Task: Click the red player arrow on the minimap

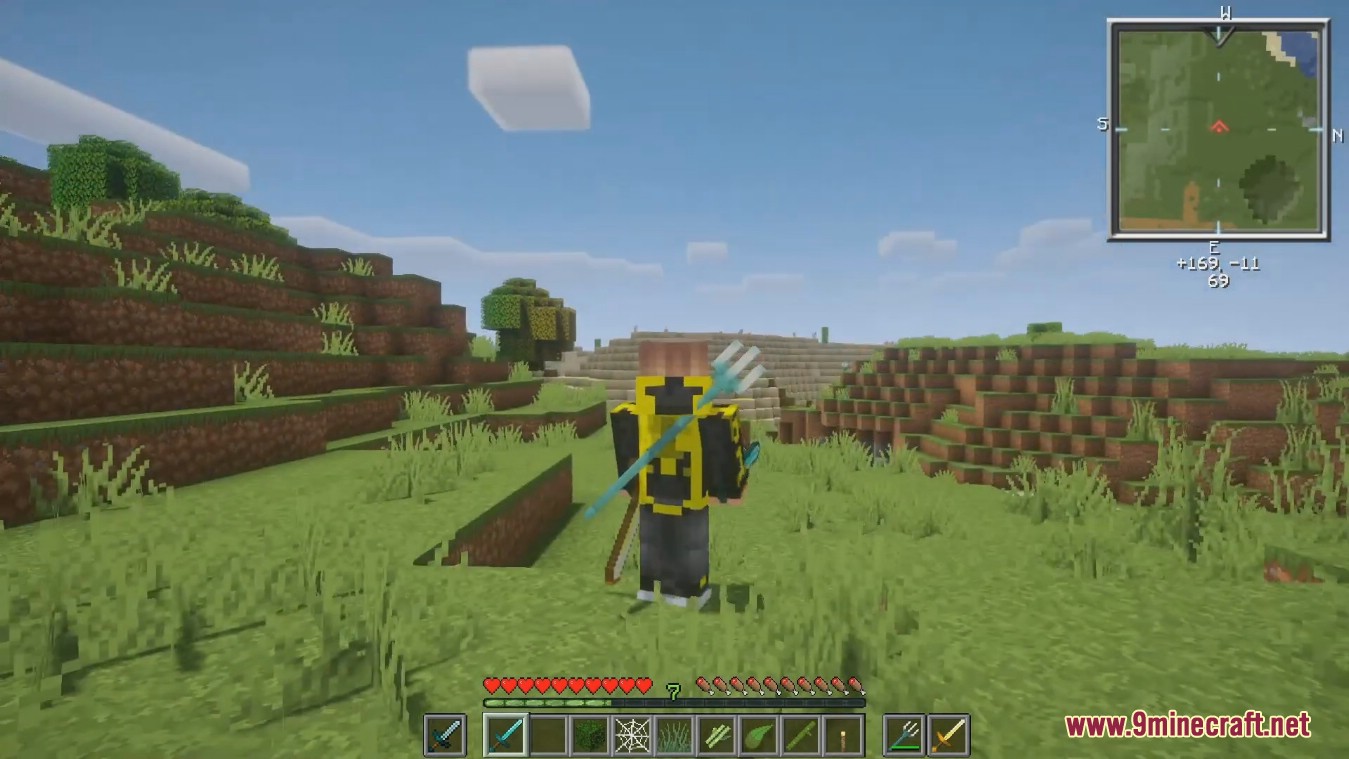Action: [1218, 127]
